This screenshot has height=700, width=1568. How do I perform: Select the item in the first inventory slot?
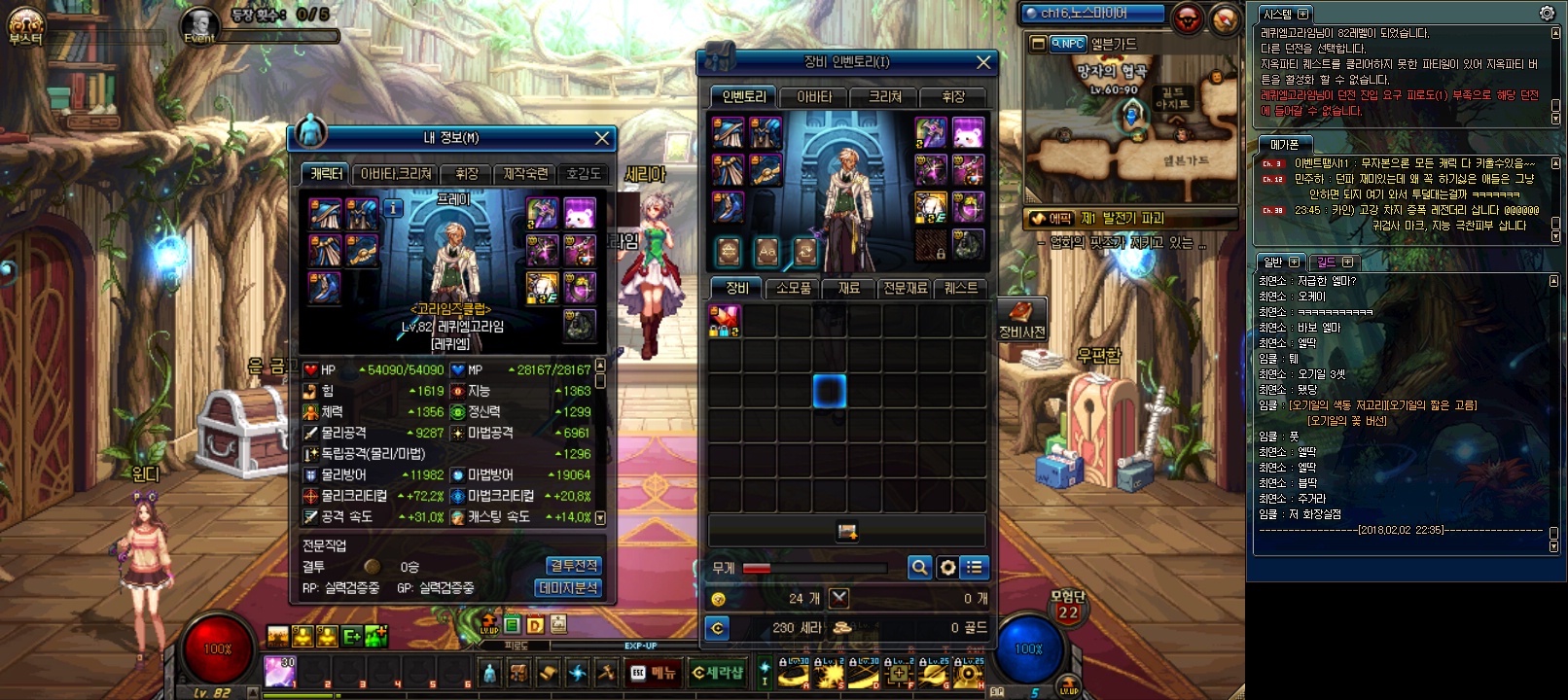coord(725,321)
